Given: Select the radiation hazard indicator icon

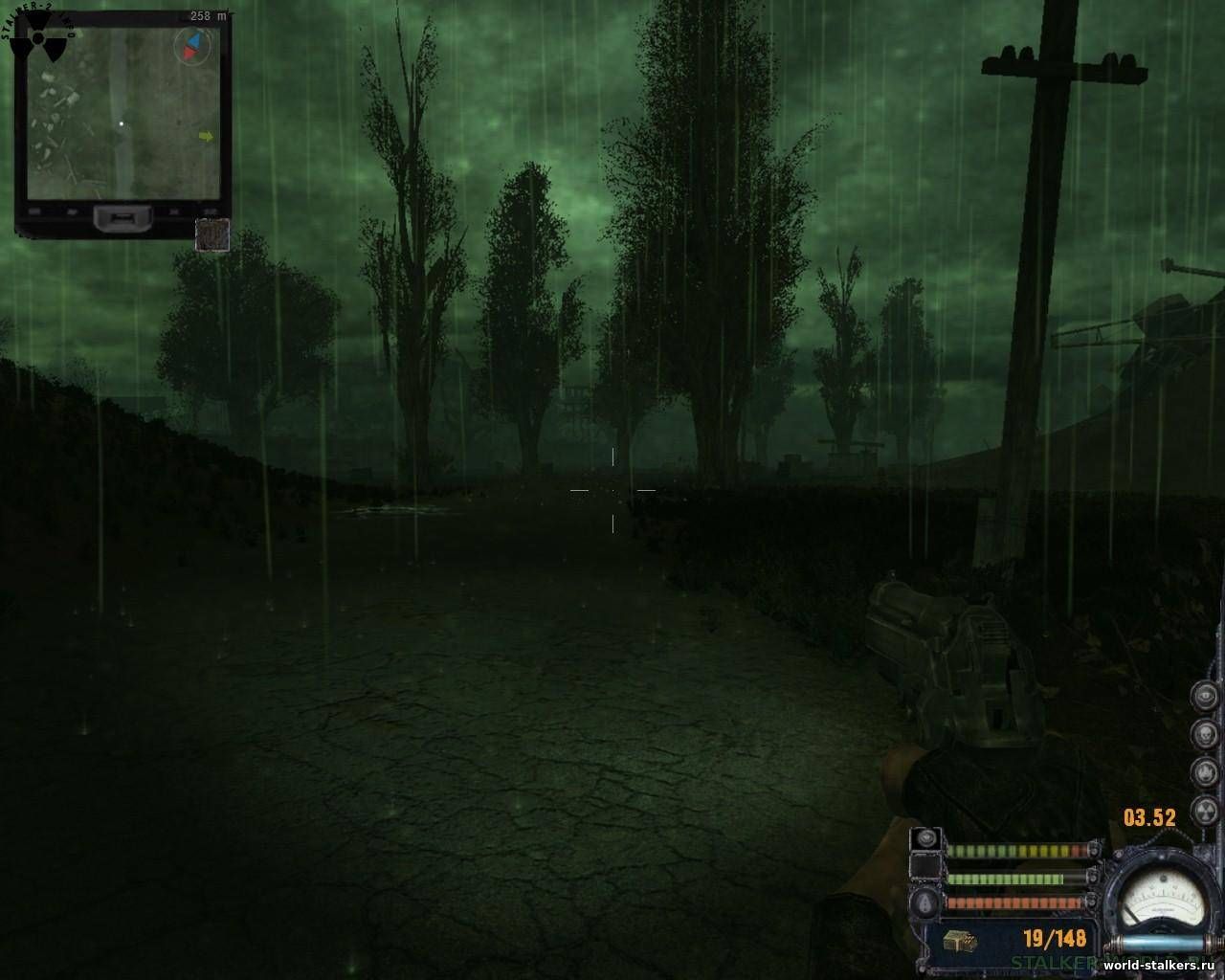Looking at the screenshot, I should point(1205,809).
